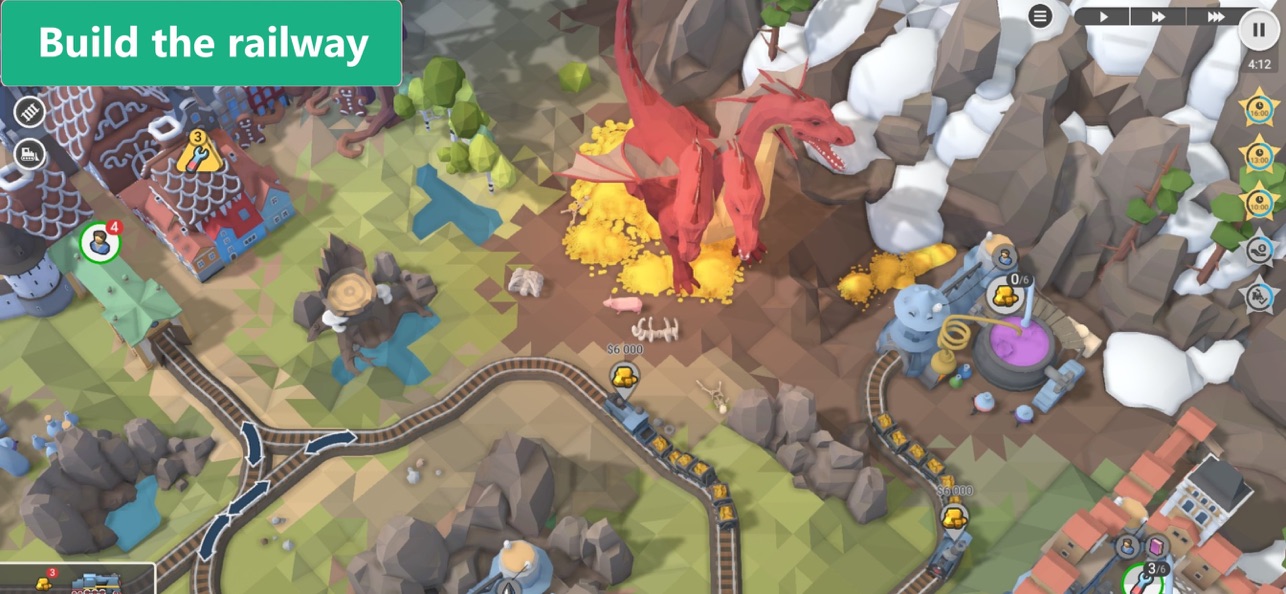Pause the game with the round button
The width and height of the screenshot is (1286, 594).
[1258, 29]
